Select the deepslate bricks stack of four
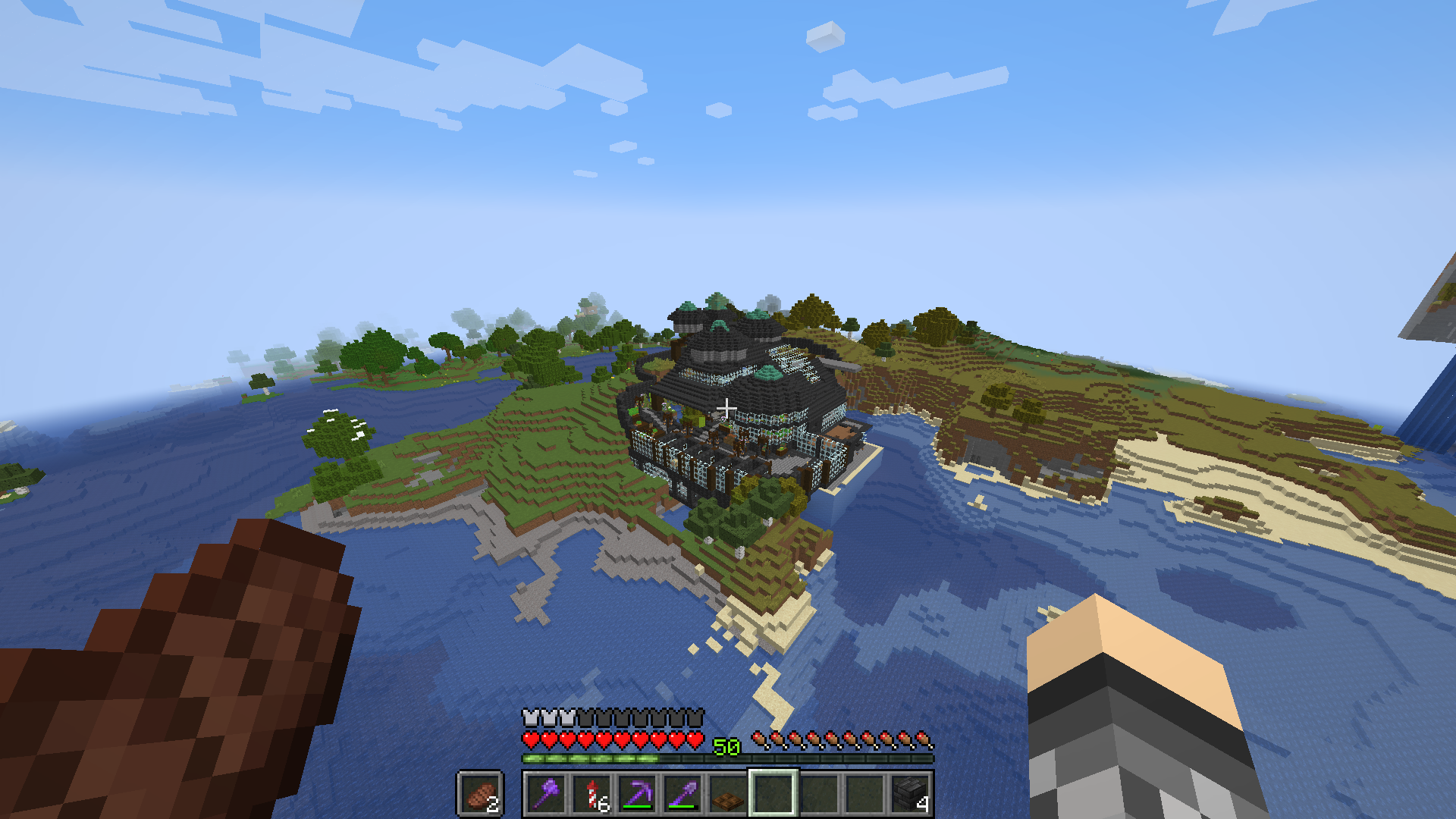The image size is (1456, 819). [909, 794]
